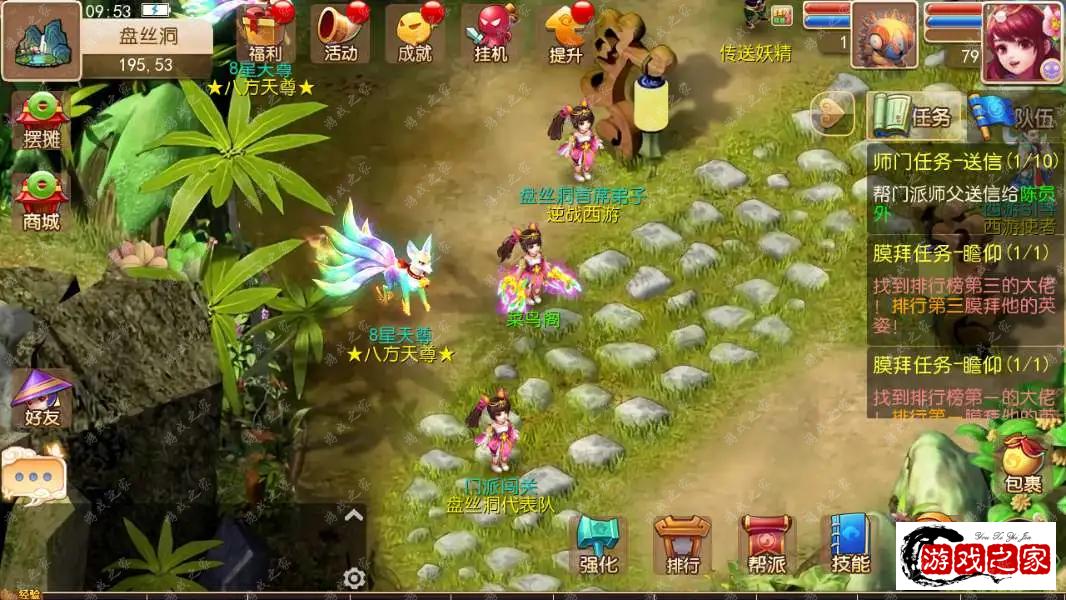This screenshot has width=1066, height=600.
Task: Open the 好友 friends list
Action: (x=42, y=400)
